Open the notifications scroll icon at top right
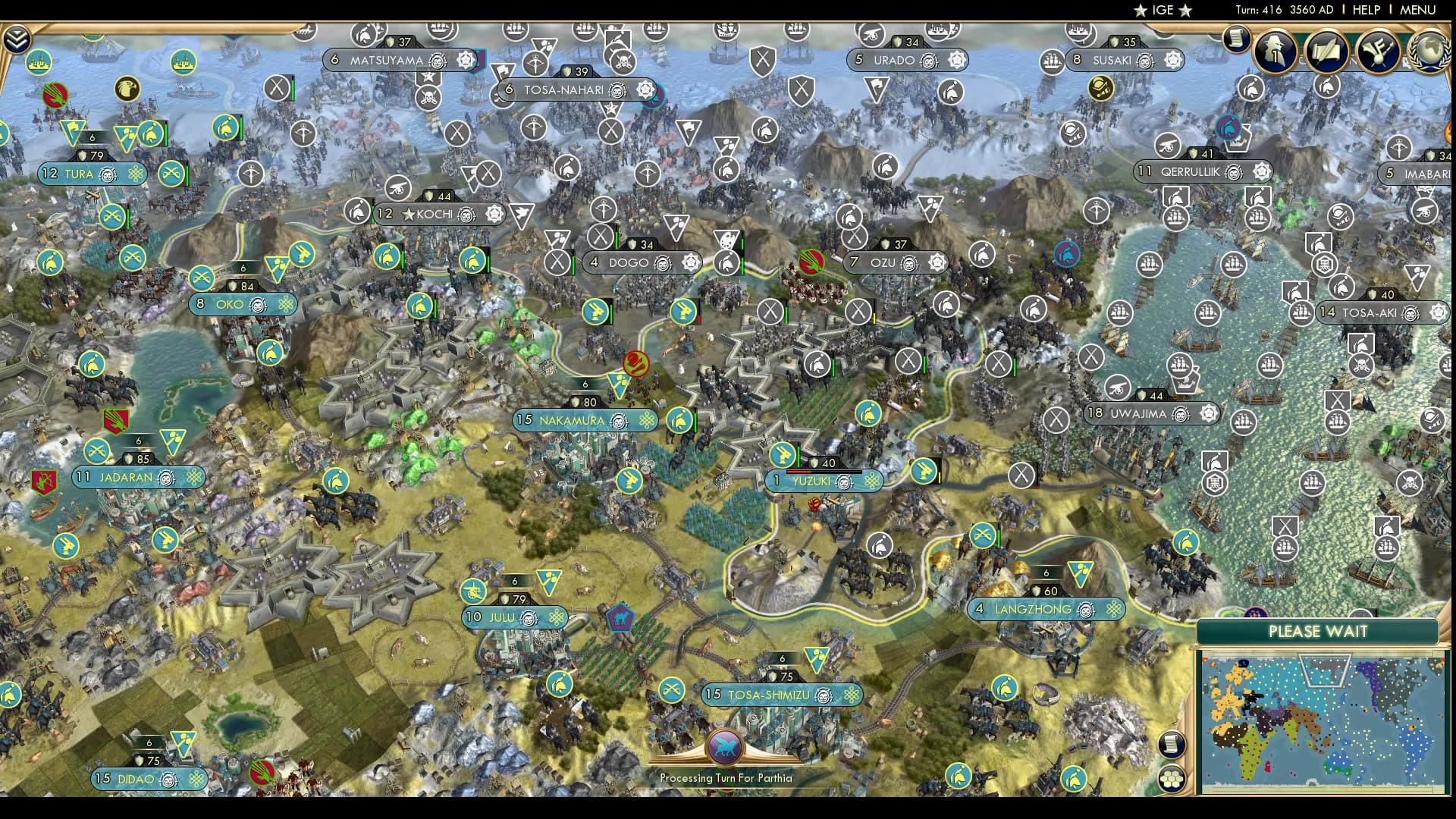 pos(1235,39)
